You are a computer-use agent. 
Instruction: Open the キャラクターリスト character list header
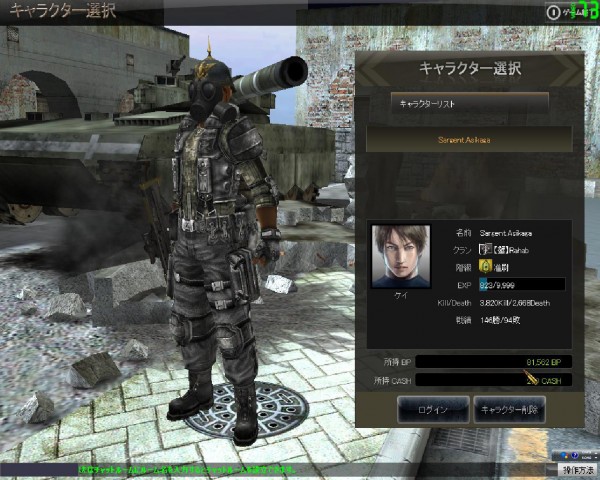469,102
